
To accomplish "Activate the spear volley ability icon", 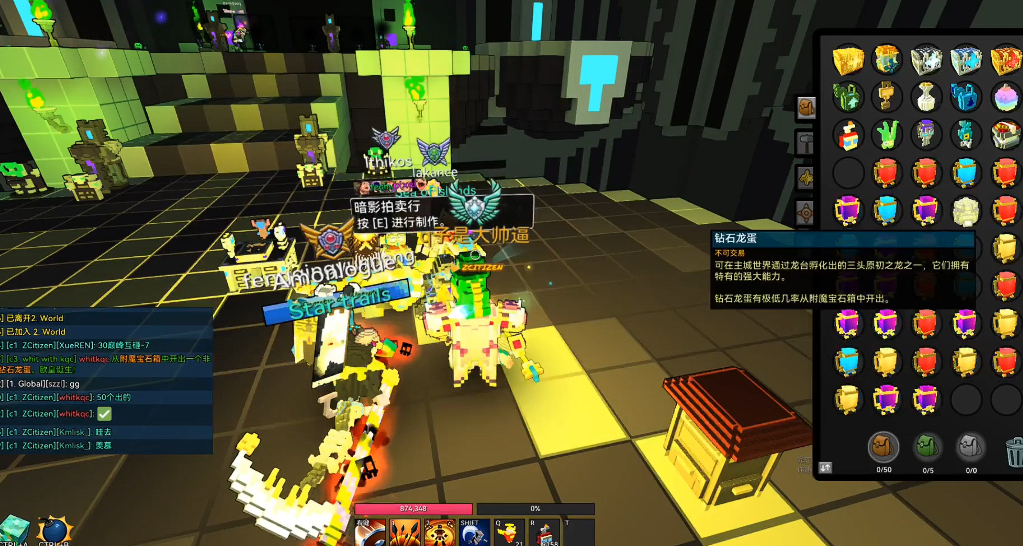I will [406, 532].
